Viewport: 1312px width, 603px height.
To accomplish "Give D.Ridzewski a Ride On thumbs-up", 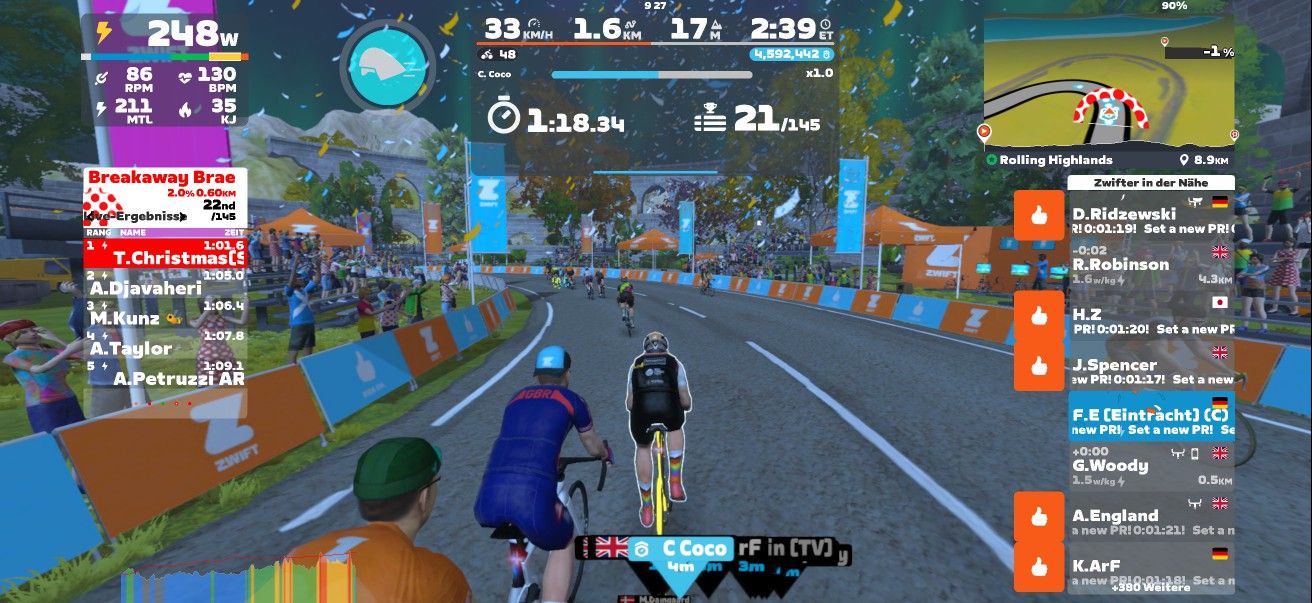I will 1038,215.
